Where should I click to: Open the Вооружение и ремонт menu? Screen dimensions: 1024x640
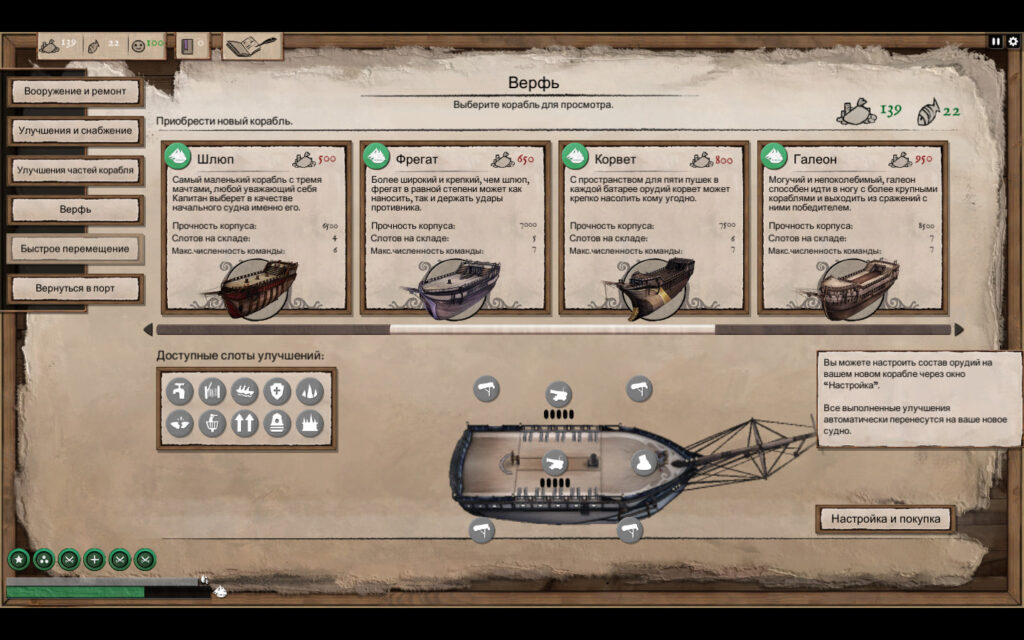click(75, 92)
